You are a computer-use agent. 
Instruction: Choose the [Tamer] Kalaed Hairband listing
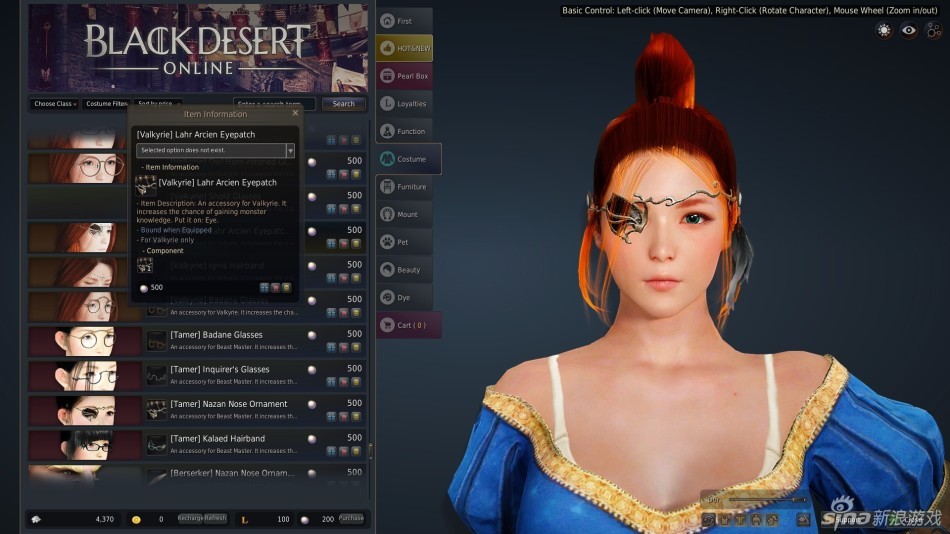[x=217, y=439]
